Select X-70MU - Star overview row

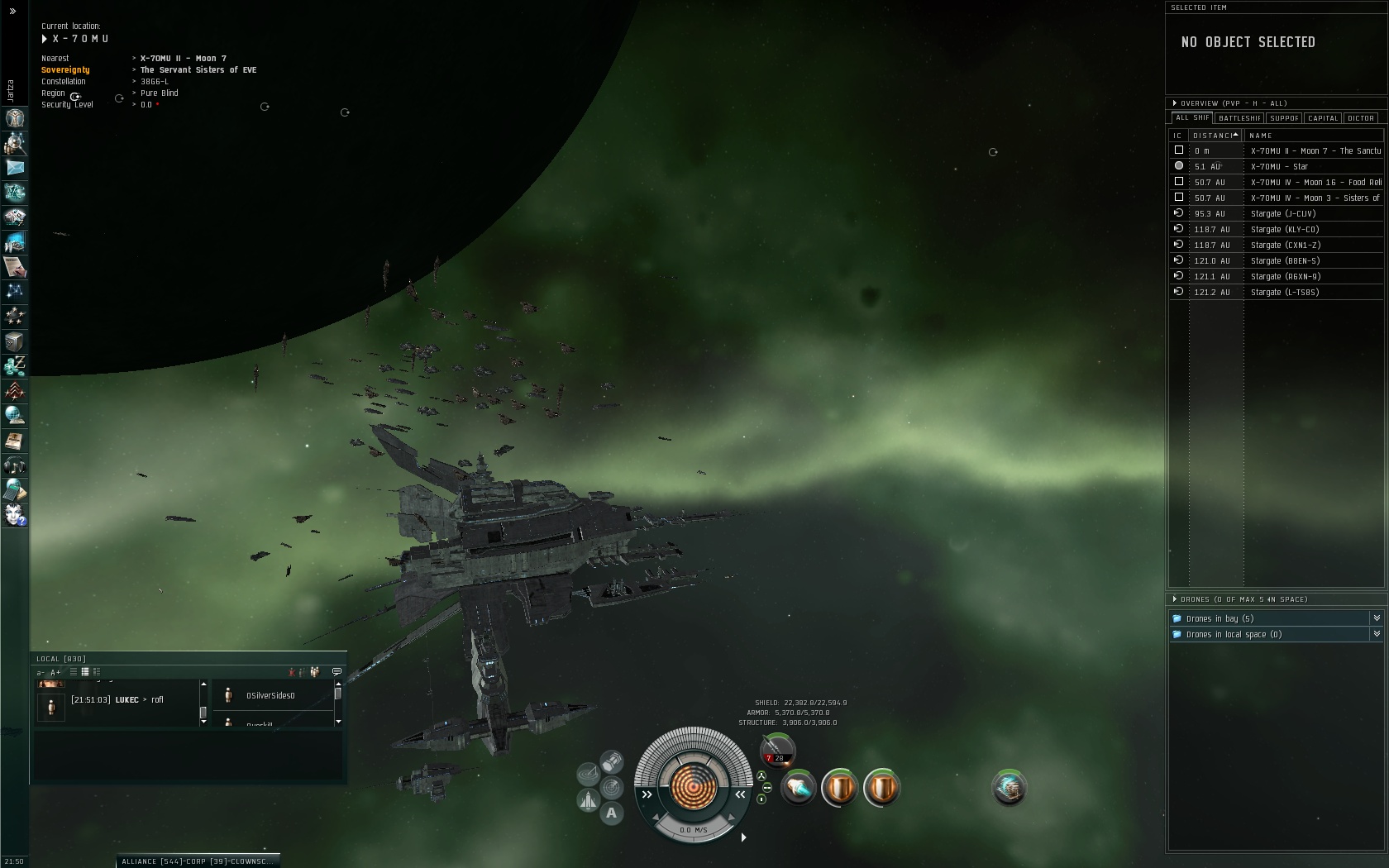1278,167
